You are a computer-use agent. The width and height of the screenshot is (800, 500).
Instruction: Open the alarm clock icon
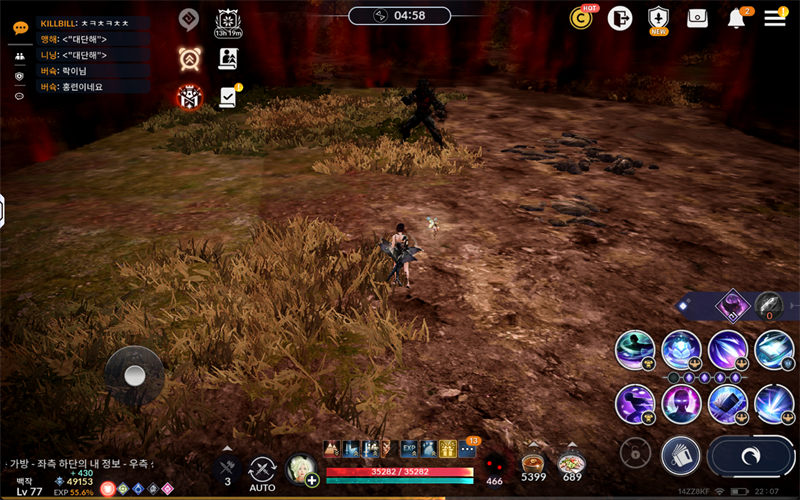pyautogui.click(x=188, y=57)
